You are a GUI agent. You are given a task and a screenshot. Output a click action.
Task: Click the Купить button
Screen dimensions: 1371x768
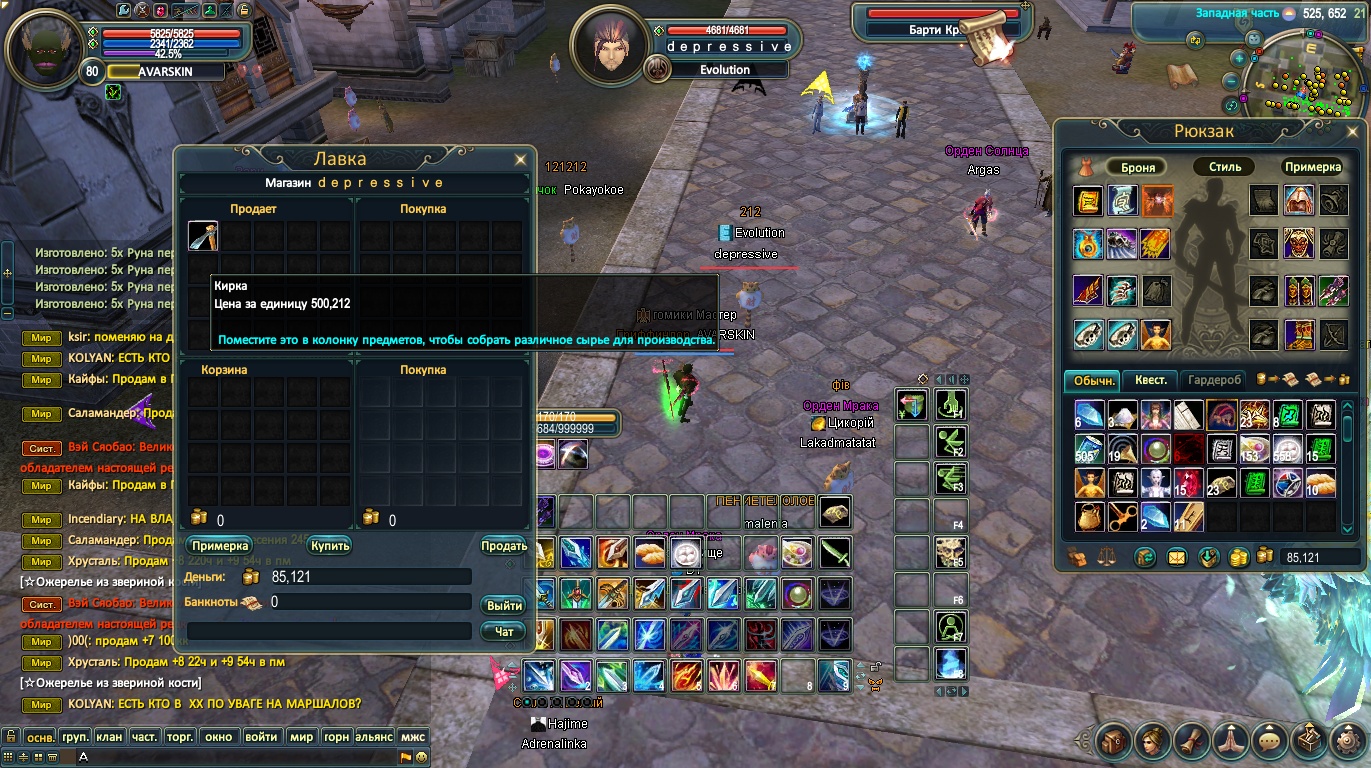click(x=330, y=546)
